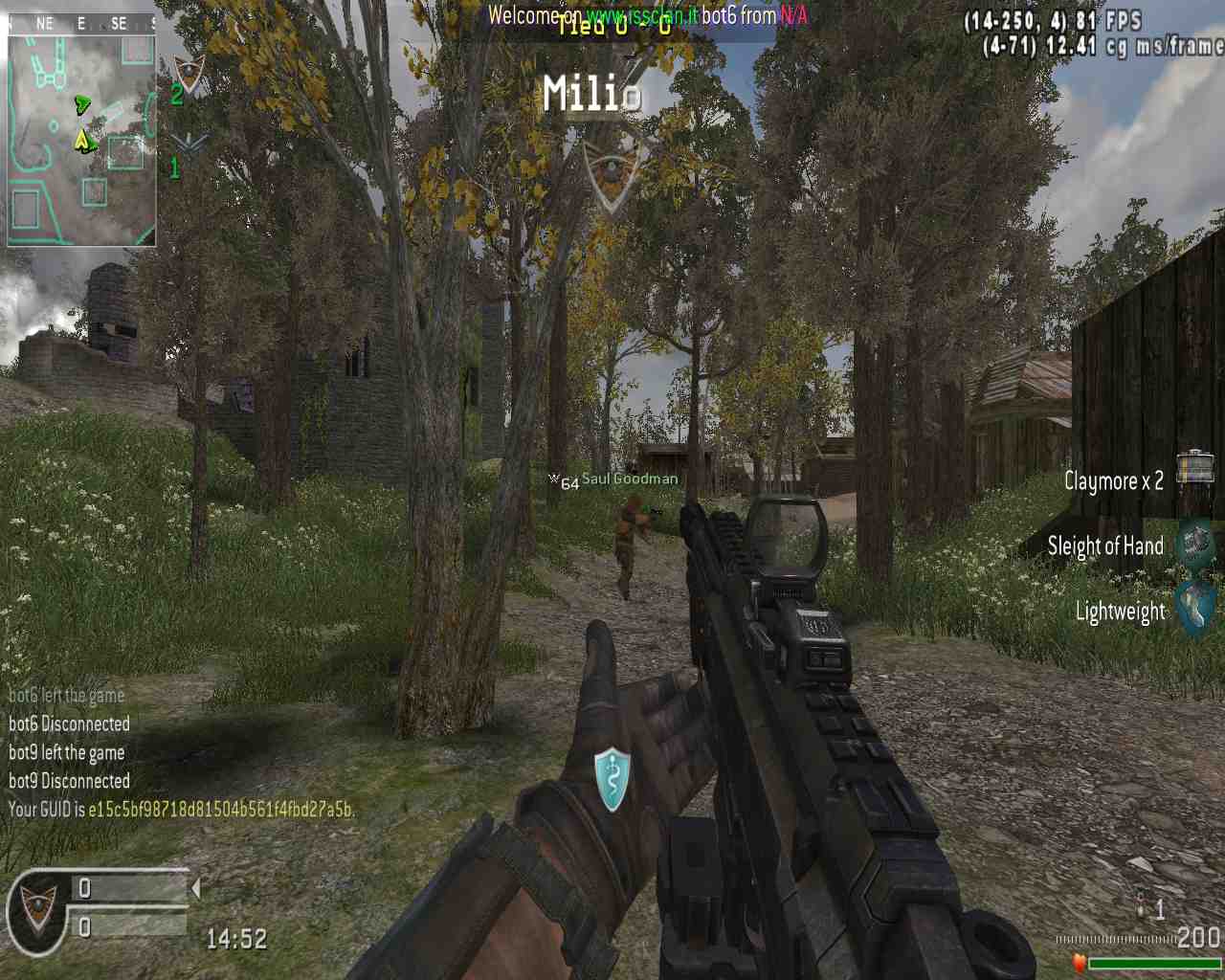Open the www.isclan.it link in the welcome message
Viewport: 1225px width, 980px height.
pyautogui.click(x=641, y=15)
